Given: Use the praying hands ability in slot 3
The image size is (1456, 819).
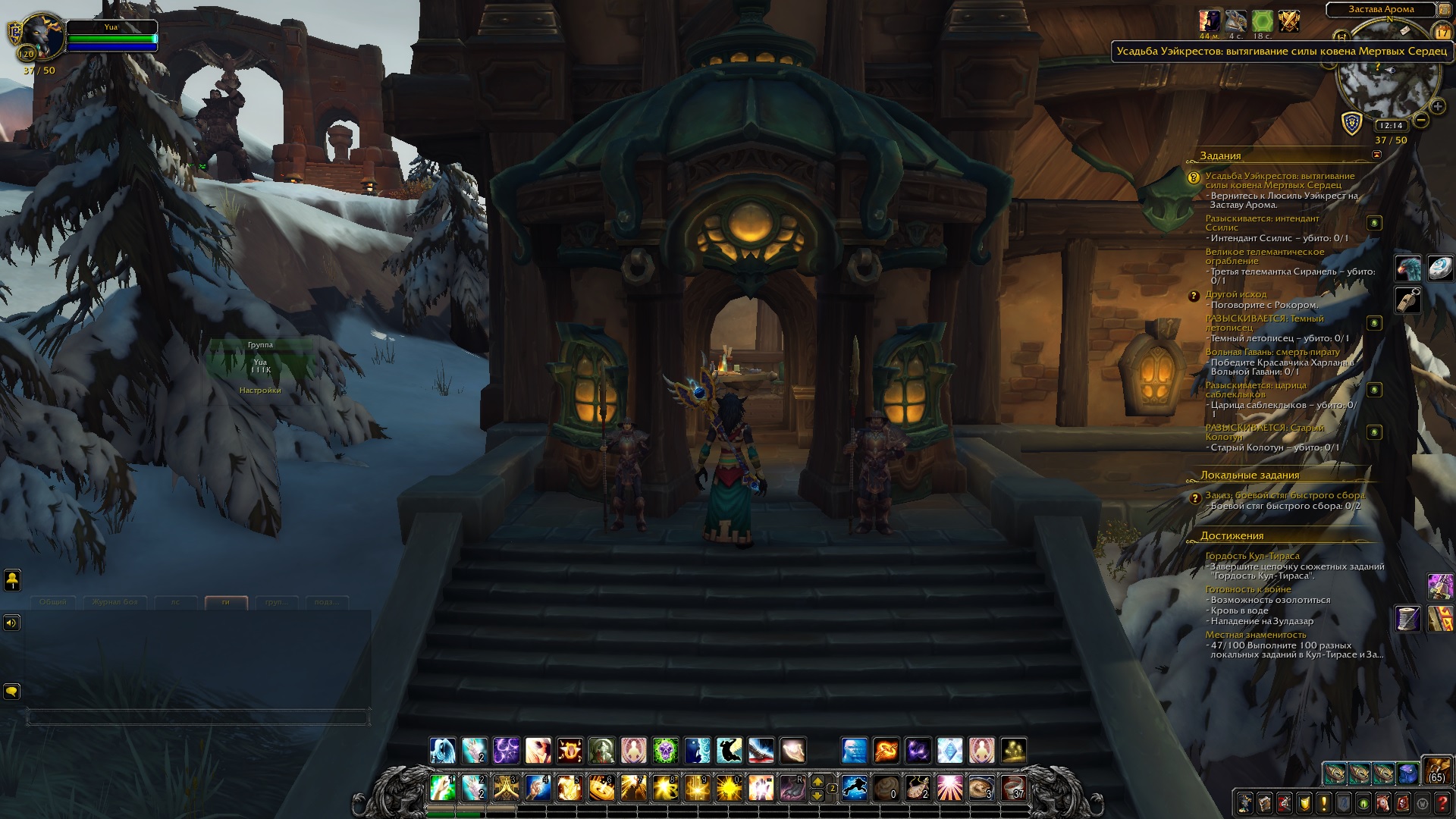Looking at the screenshot, I should pos(506,788).
